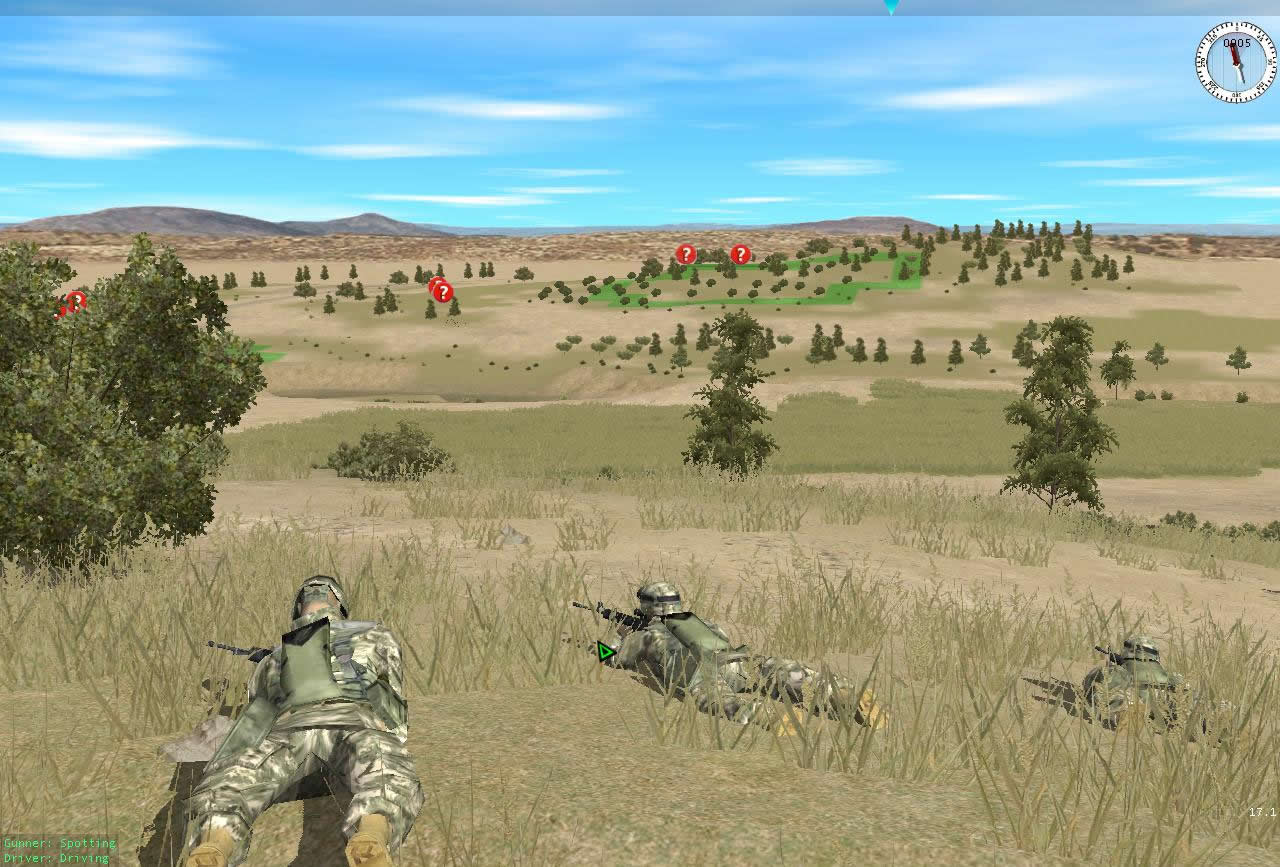Select the left contact marker on the far ridge
Screen dimensions: 1280x867
pyautogui.click(x=685, y=254)
